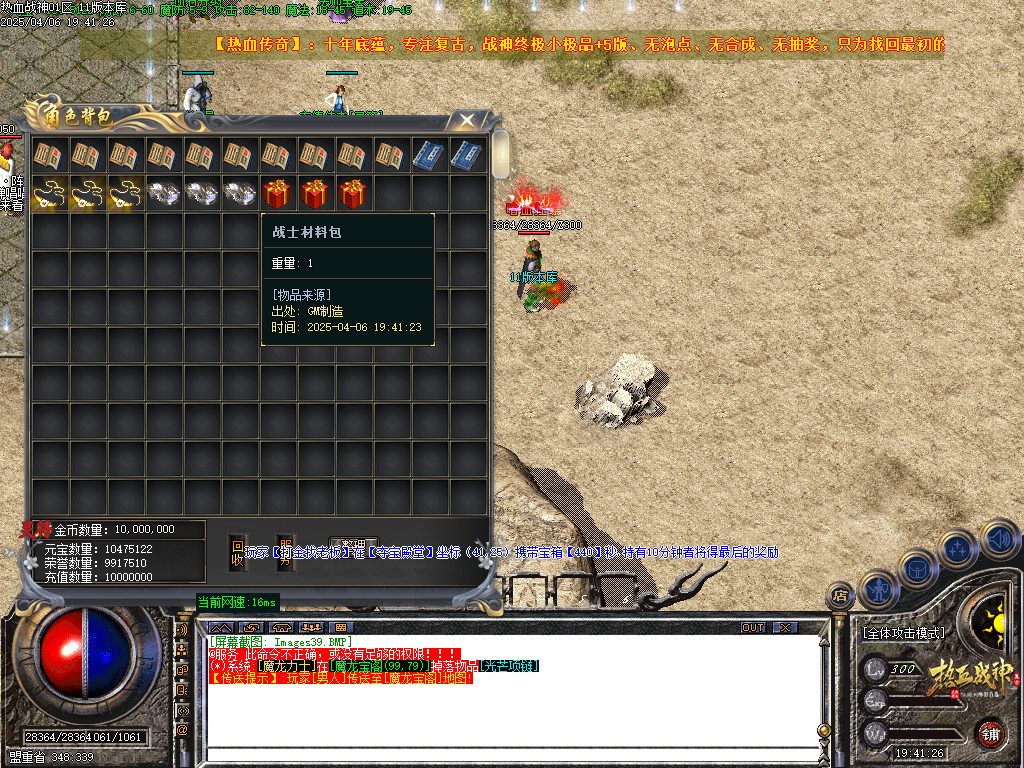
Task: Open the bag round button
Action: [918, 568]
